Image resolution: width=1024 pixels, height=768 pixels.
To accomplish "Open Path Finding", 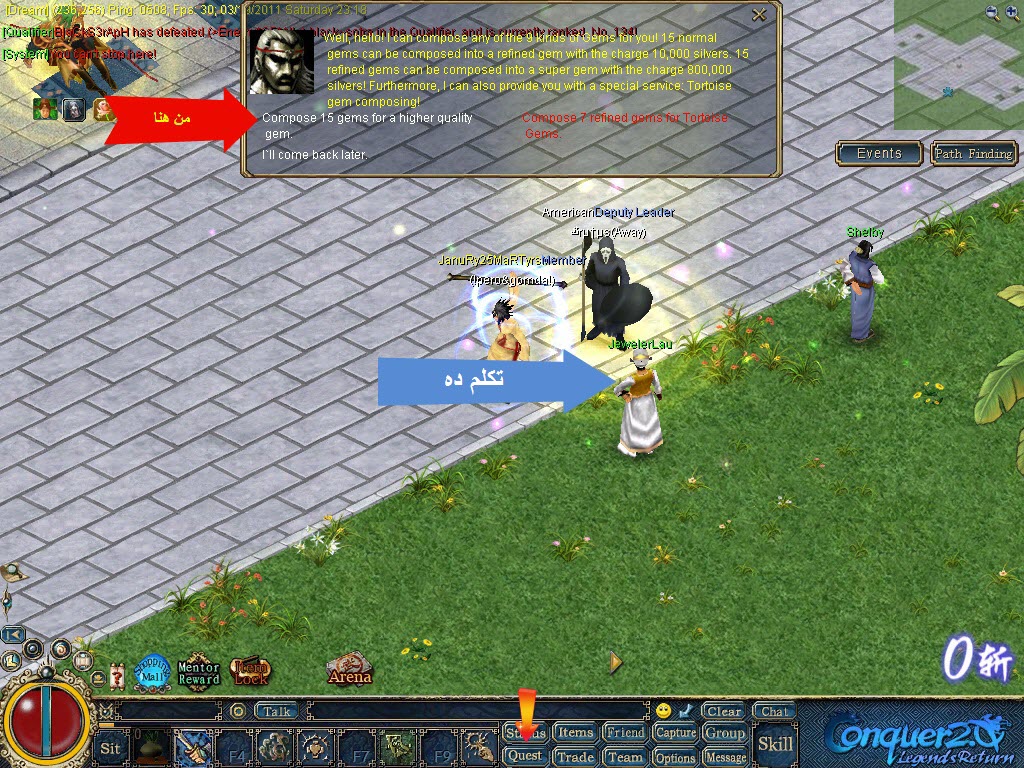I will pyautogui.click(x=974, y=154).
